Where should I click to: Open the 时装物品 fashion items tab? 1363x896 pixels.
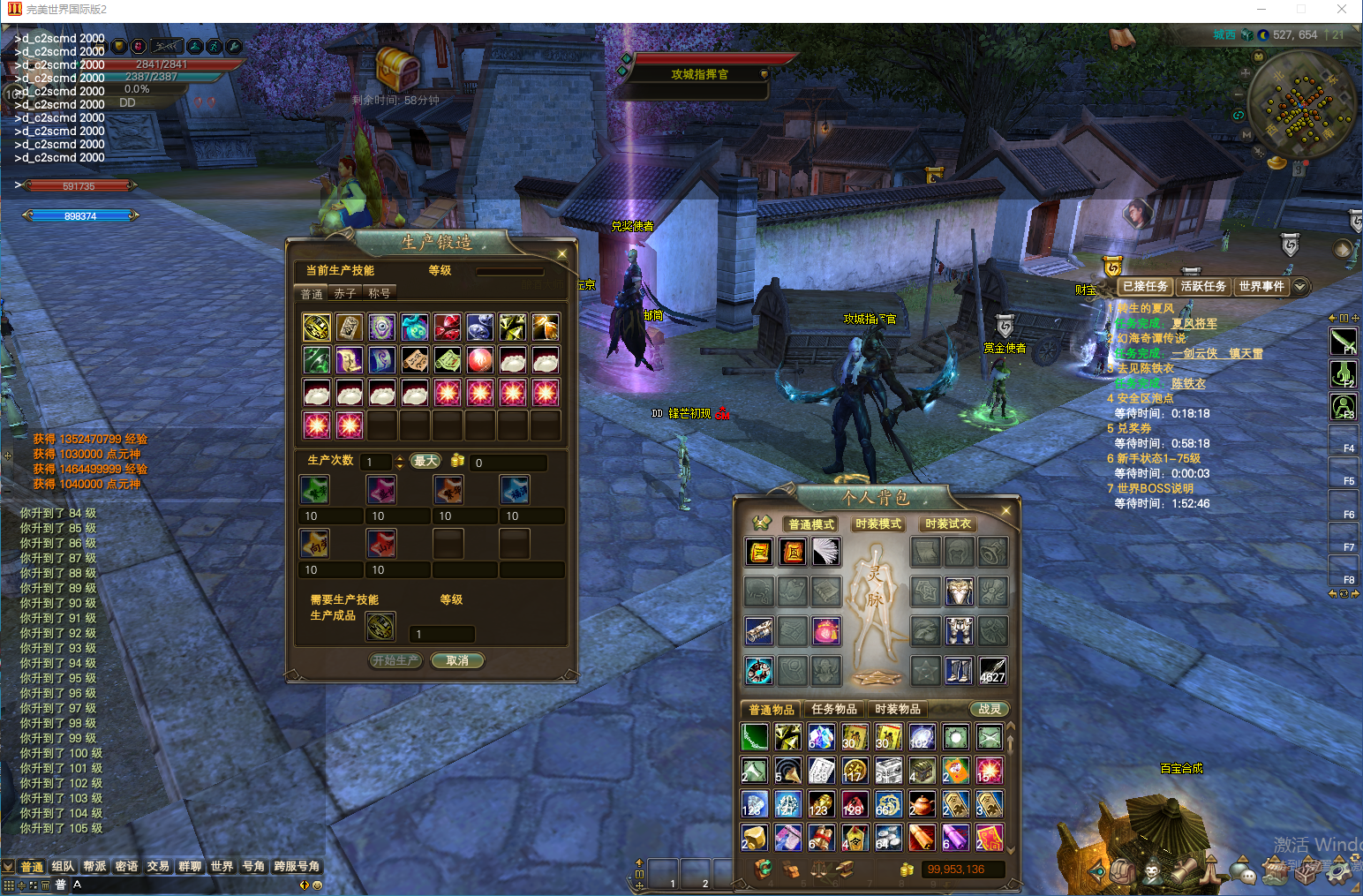898,709
